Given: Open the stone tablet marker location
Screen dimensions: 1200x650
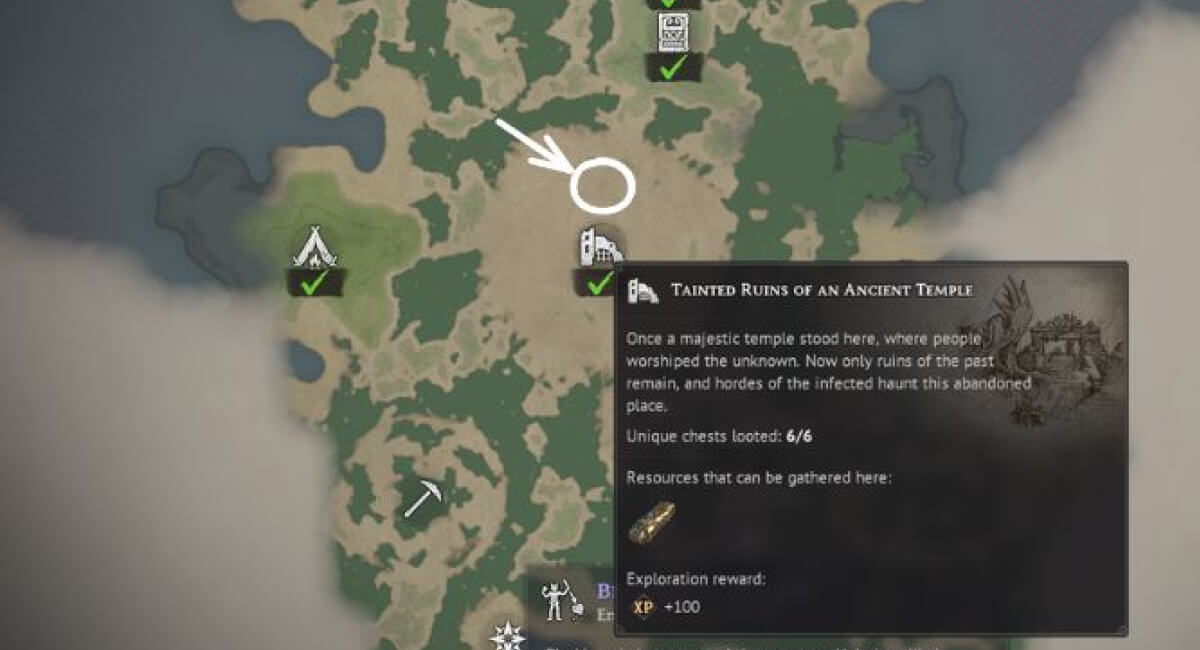Looking at the screenshot, I should pyautogui.click(x=672, y=32).
